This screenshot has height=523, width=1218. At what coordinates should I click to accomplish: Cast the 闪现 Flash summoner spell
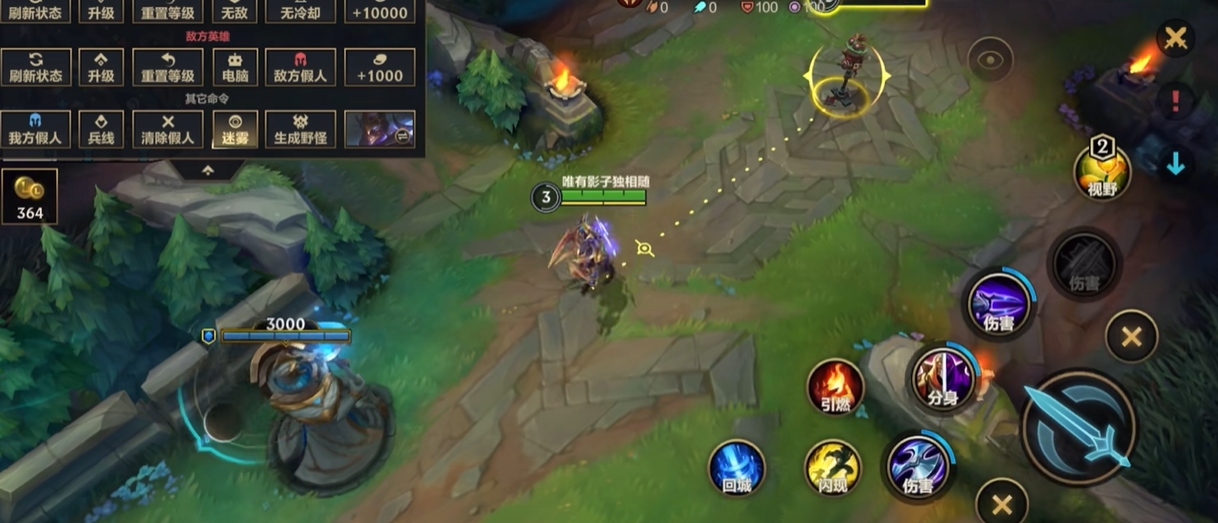[833, 468]
